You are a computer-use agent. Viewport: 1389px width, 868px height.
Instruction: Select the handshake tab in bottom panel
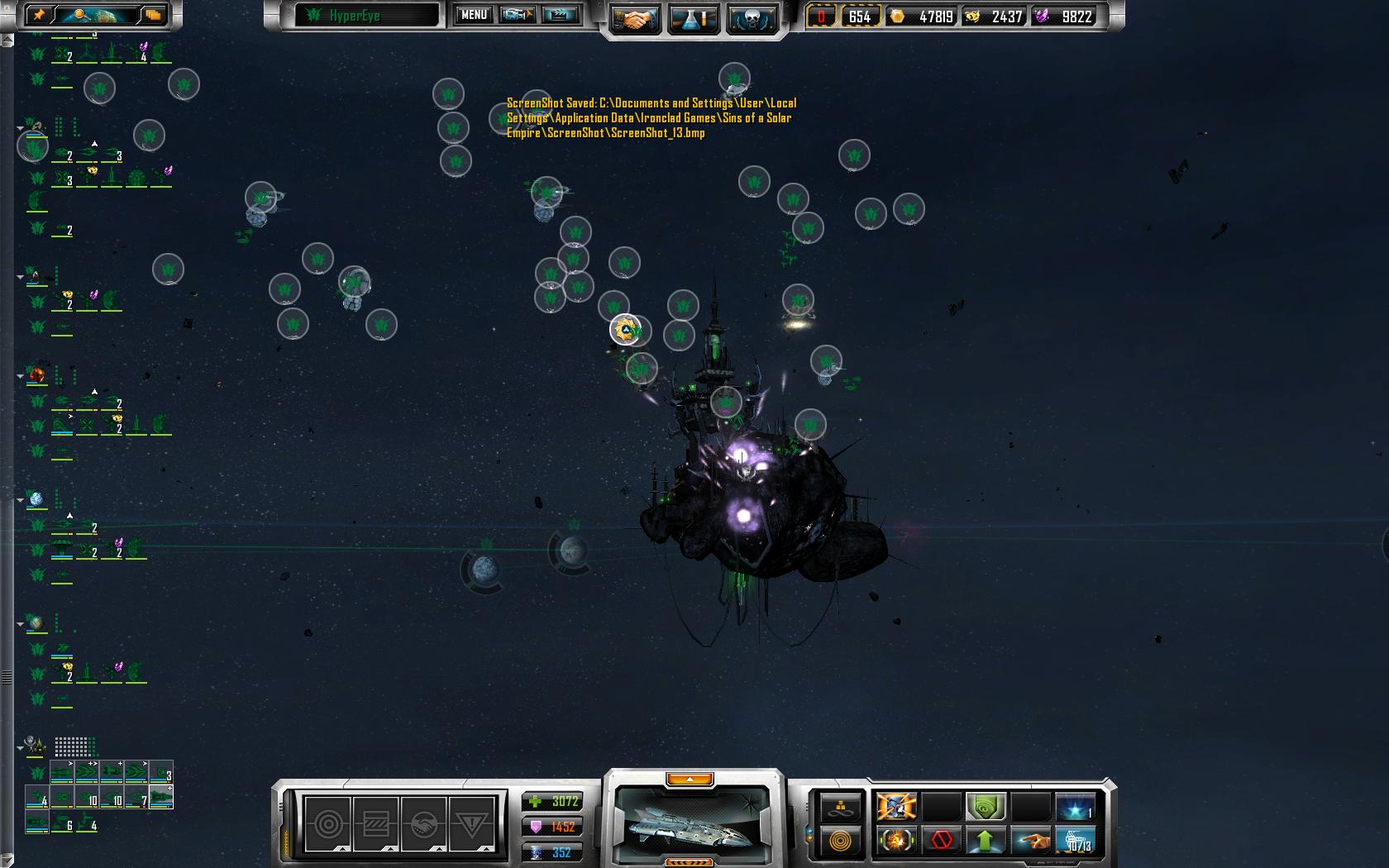click(x=423, y=823)
